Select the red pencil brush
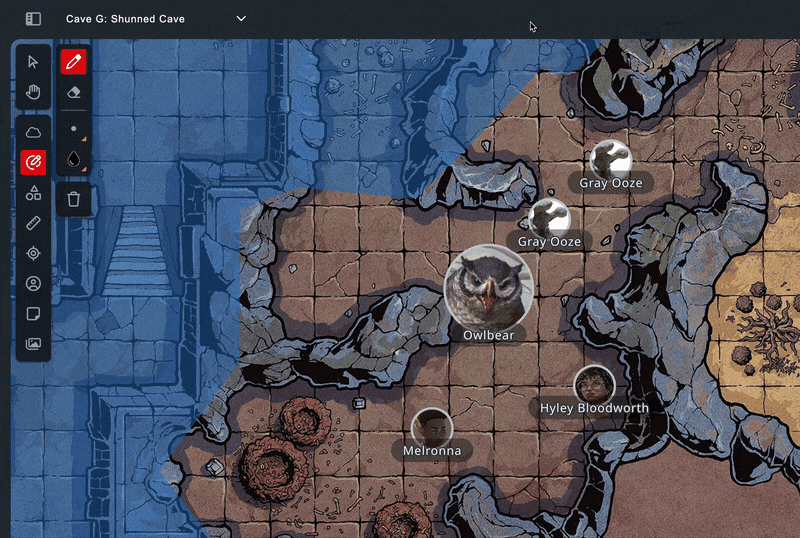 pyautogui.click(x=73, y=62)
